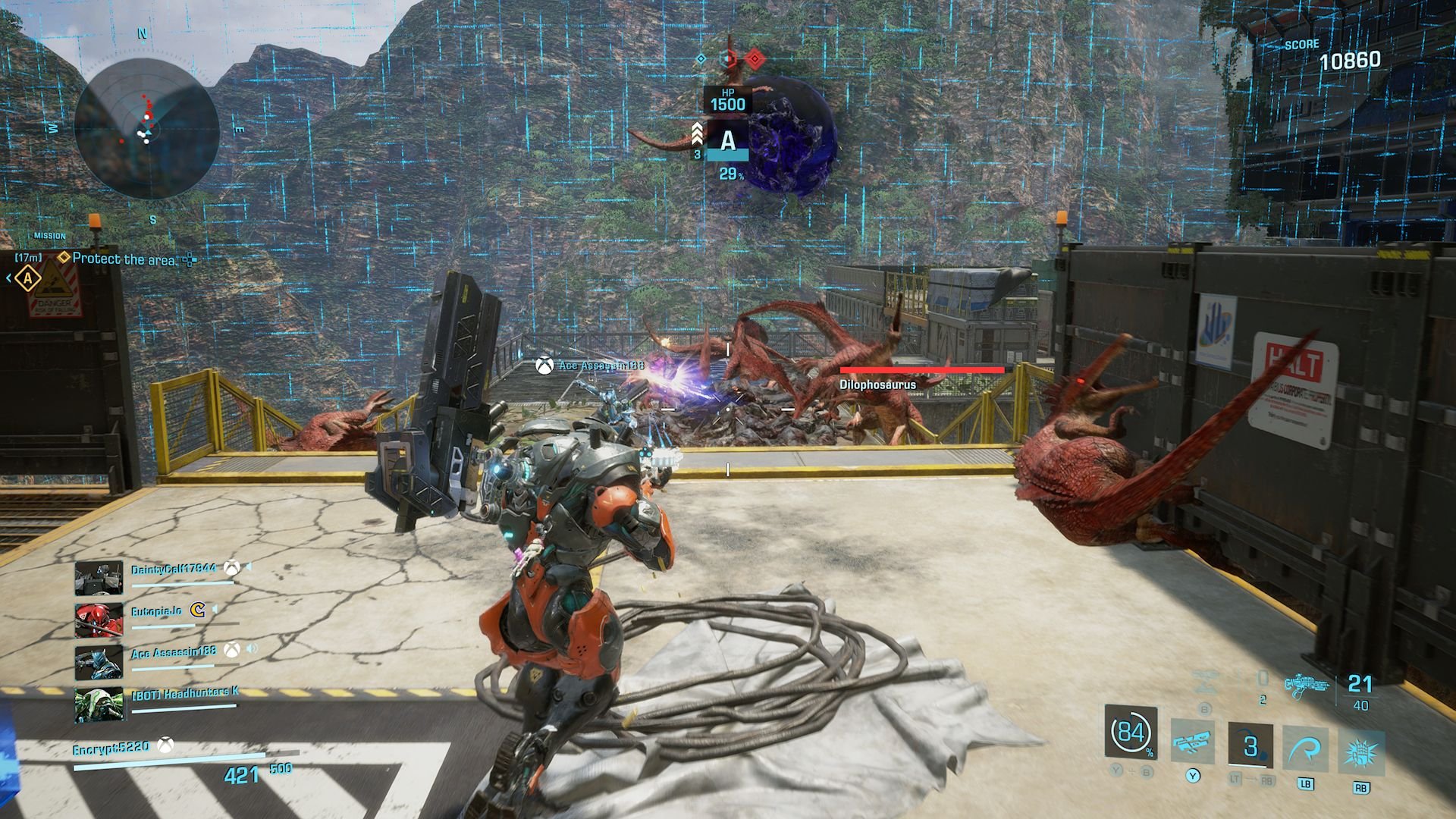The image size is (1456, 819).
Task: Activate the rig cannon ability icon
Action: pos(1192,742)
